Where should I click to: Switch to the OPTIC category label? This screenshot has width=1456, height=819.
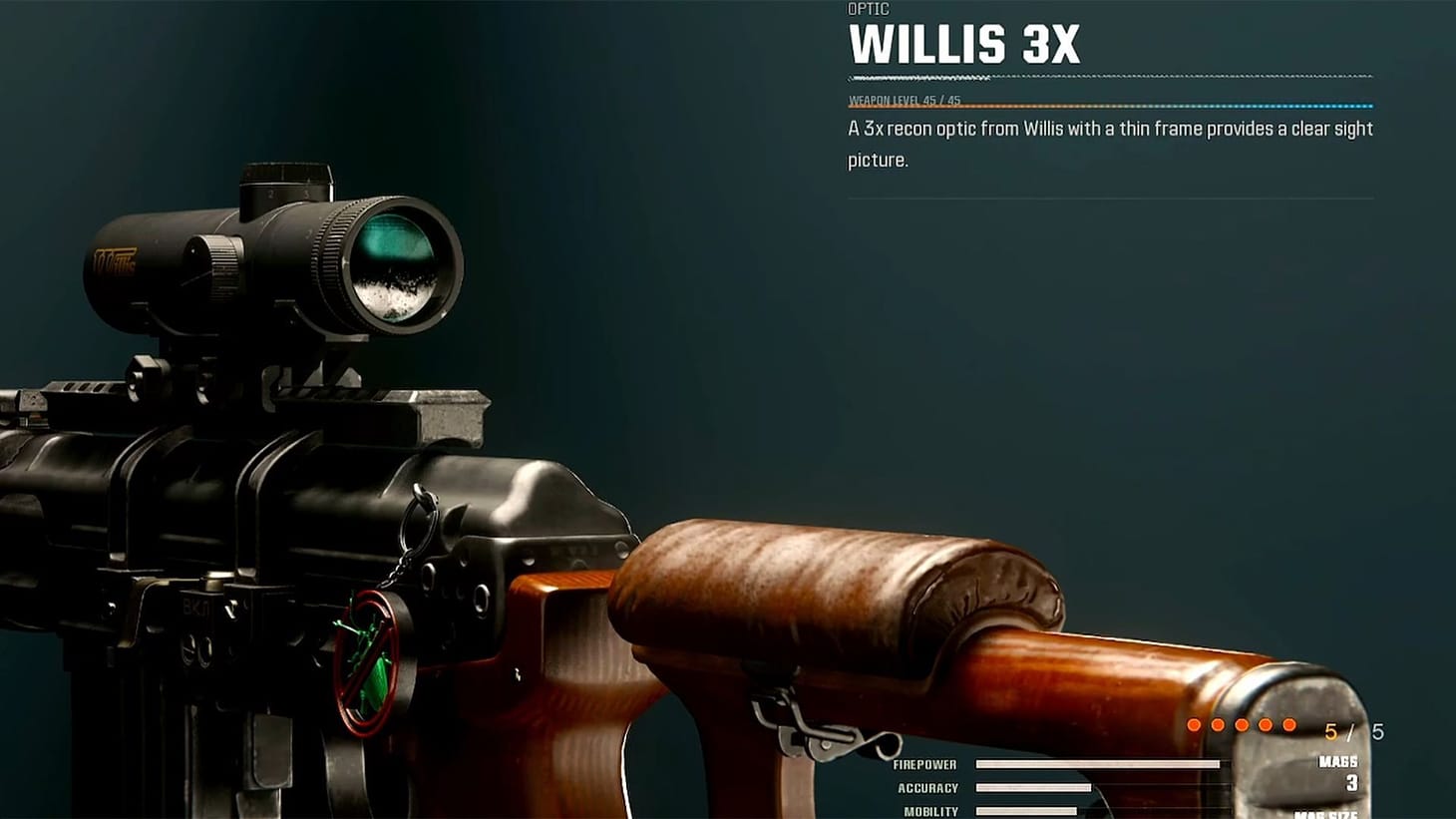point(868,10)
